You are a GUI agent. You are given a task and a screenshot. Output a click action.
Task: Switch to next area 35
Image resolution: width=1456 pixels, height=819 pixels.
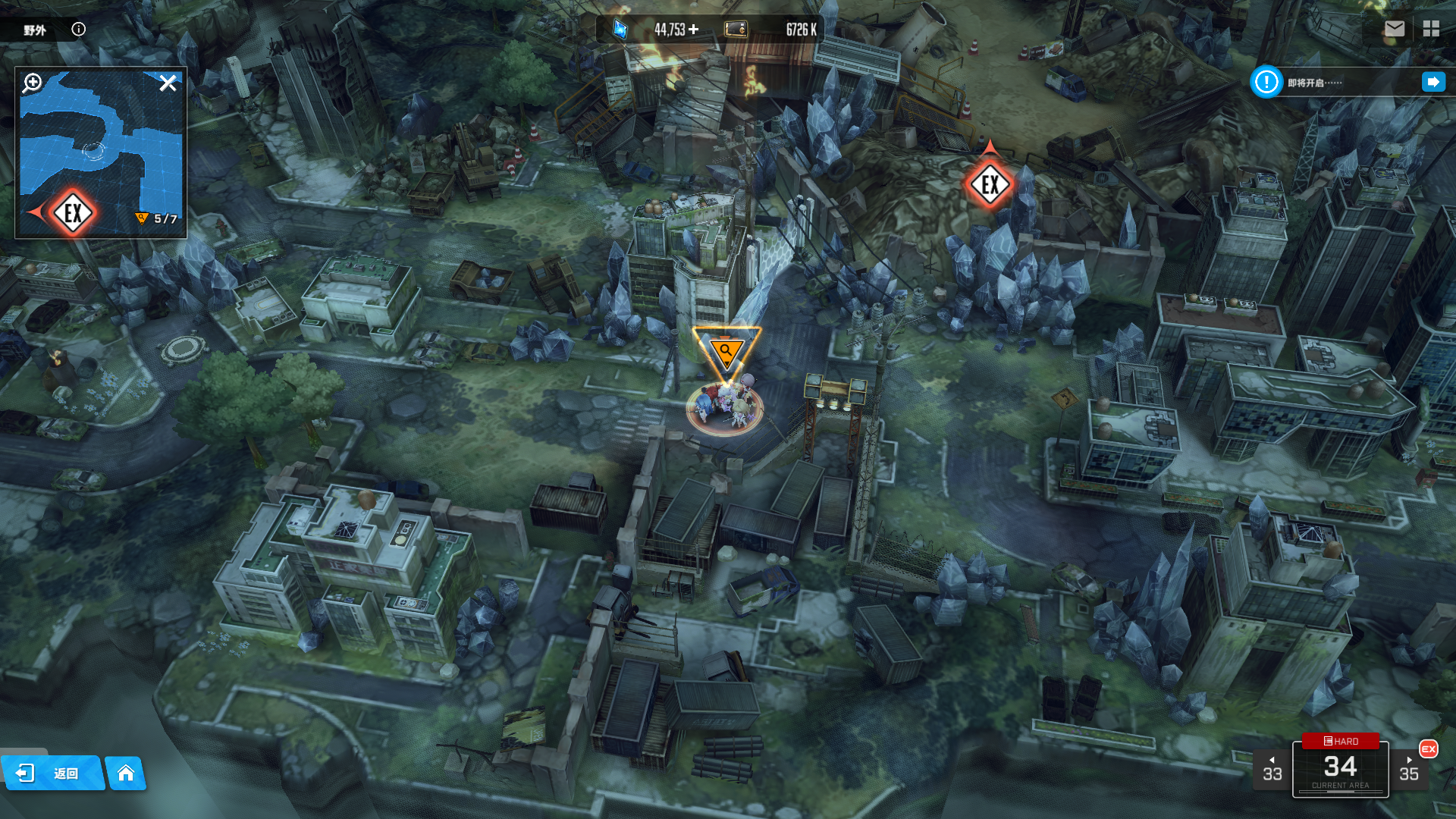click(x=1409, y=770)
